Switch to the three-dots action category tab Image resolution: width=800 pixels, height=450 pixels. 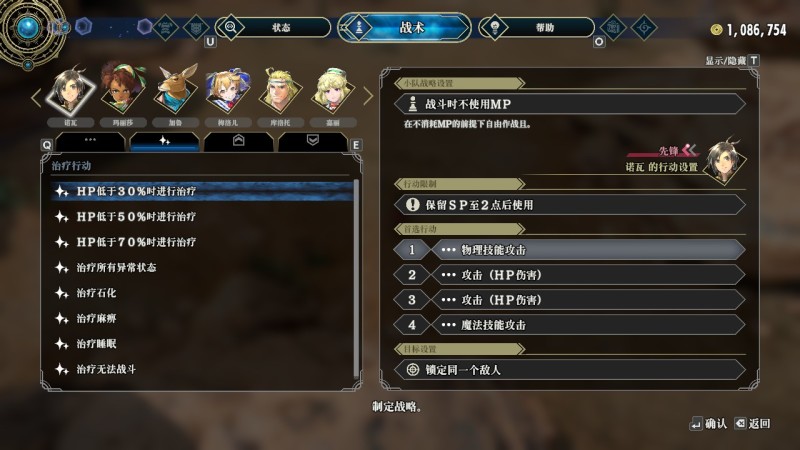tap(90, 142)
